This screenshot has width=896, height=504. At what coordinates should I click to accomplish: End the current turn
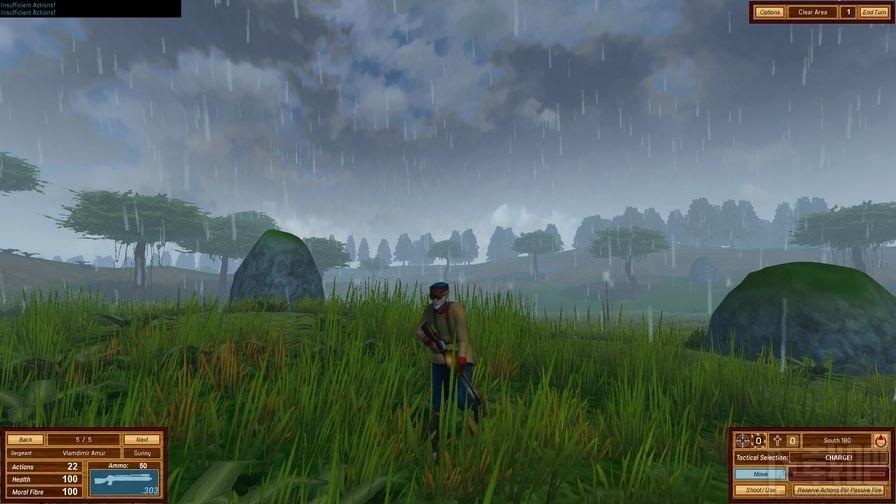pyautogui.click(x=873, y=12)
